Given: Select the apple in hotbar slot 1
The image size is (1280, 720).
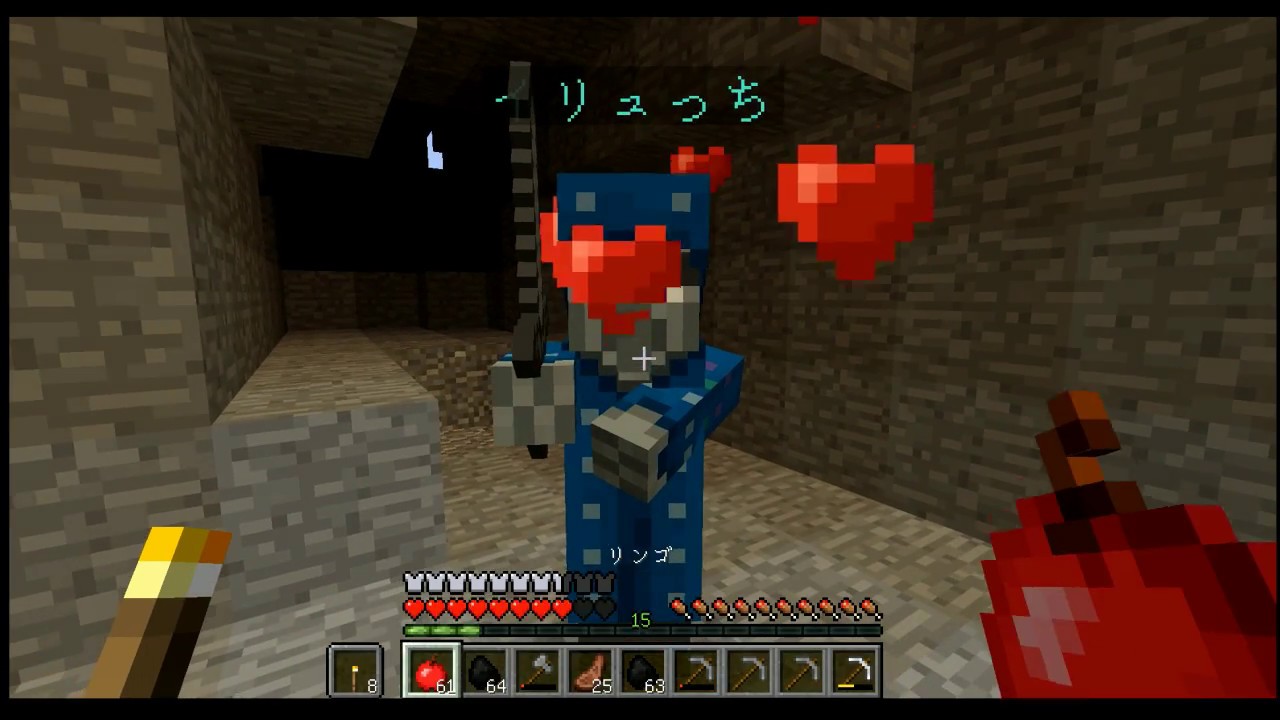Looking at the screenshot, I should pyautogui.click(x=431, y=668).
